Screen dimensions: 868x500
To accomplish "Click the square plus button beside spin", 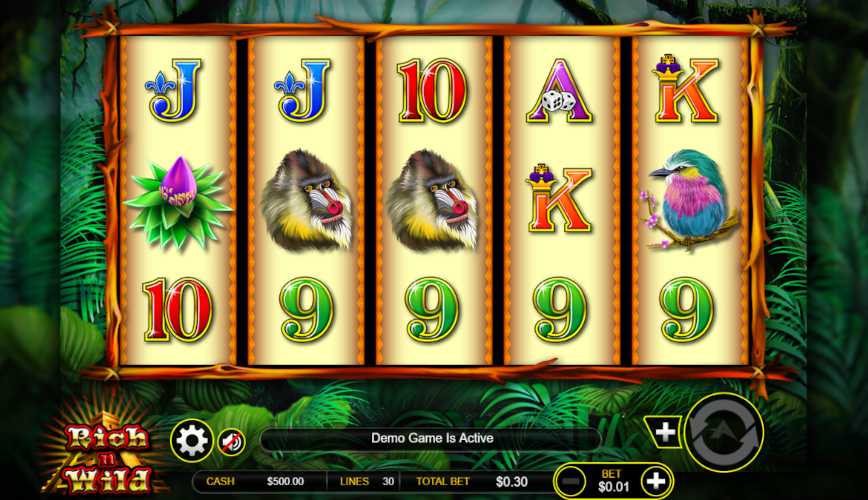I will [665, 432].
